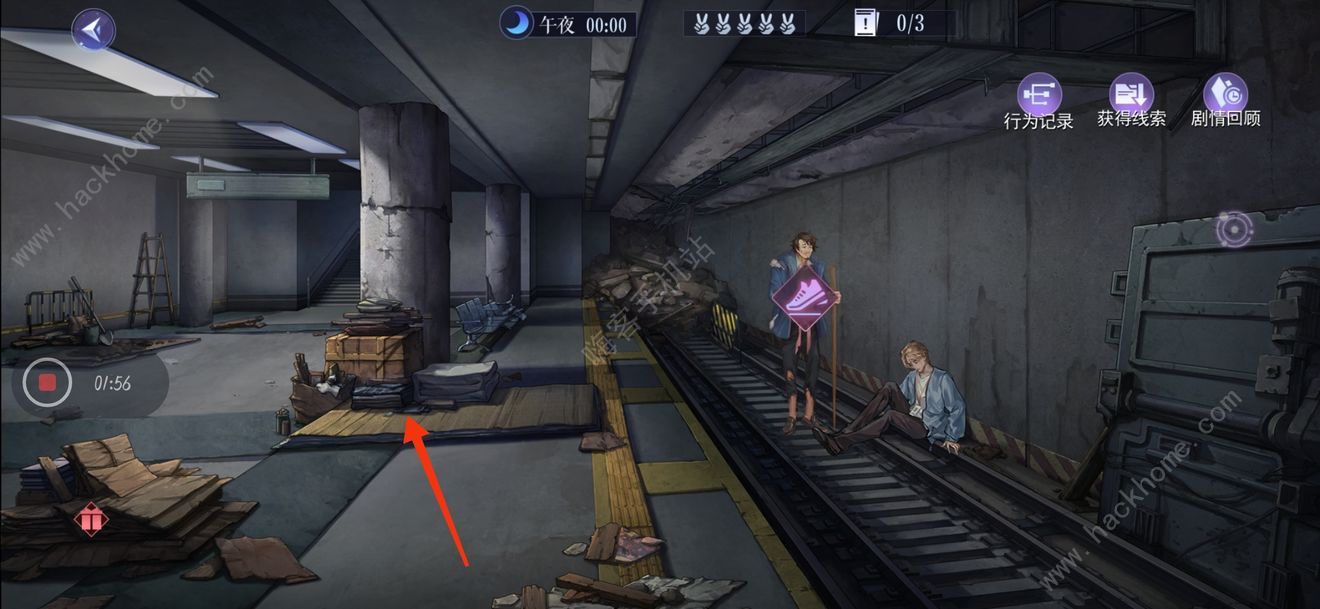Tap the back arrow button
Screen dimensions: 1320x609
(93, 30)
